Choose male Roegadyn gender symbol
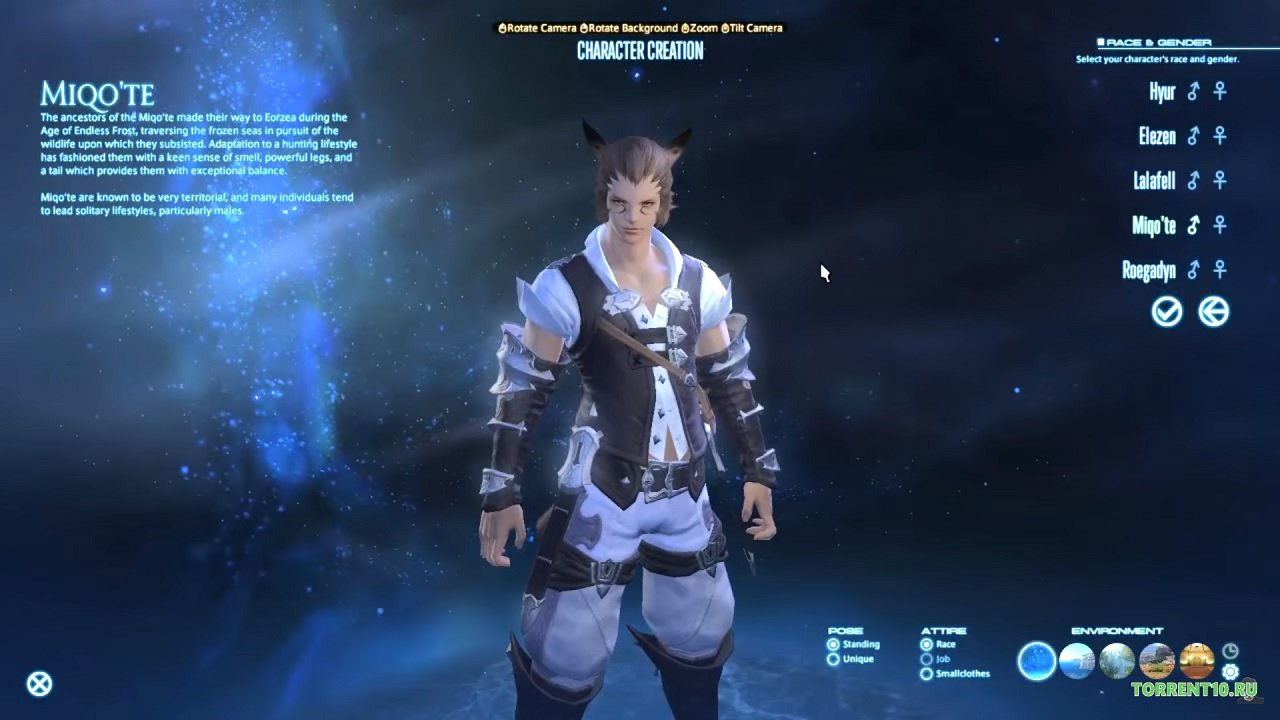 1193,270
